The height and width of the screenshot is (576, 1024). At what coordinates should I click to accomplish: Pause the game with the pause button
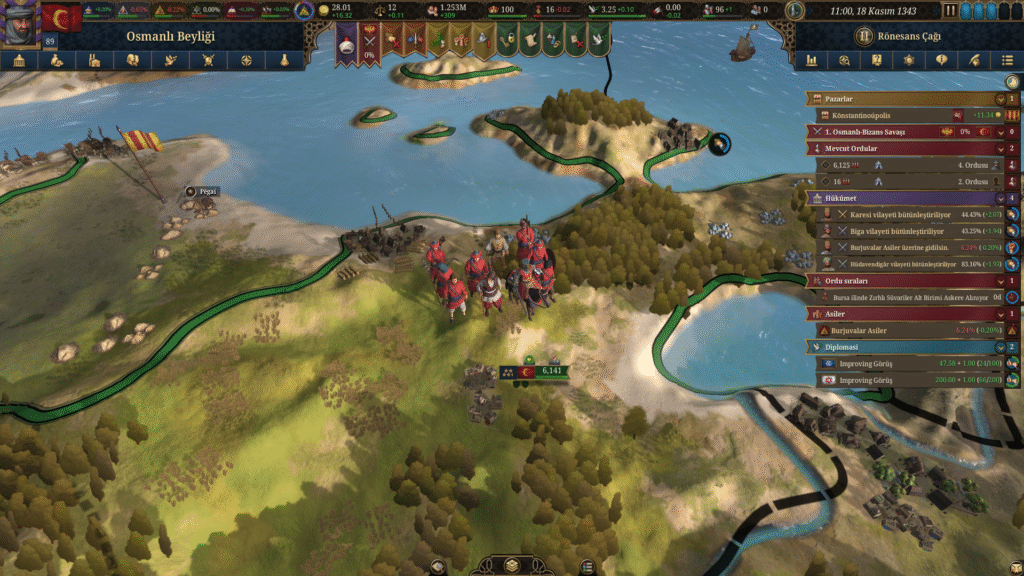950,11
